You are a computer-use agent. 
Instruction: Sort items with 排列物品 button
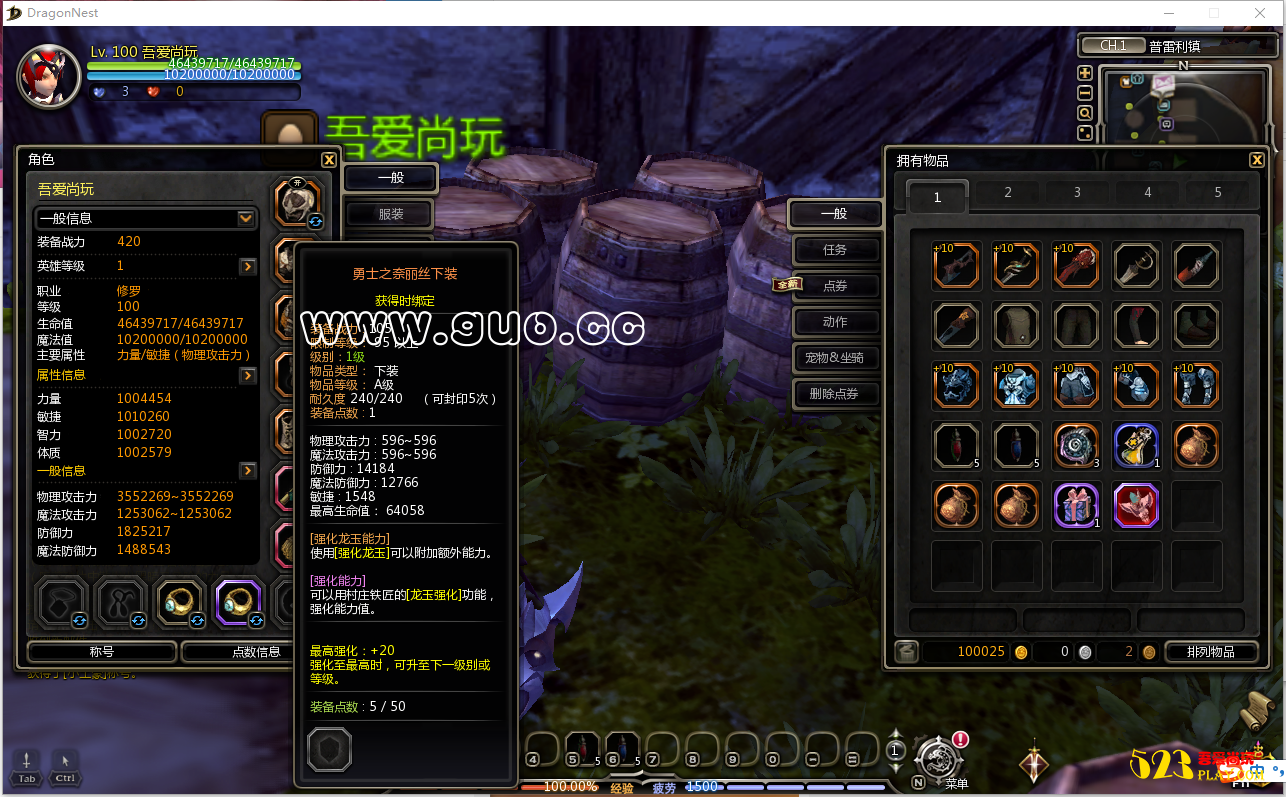(1210, 652)
